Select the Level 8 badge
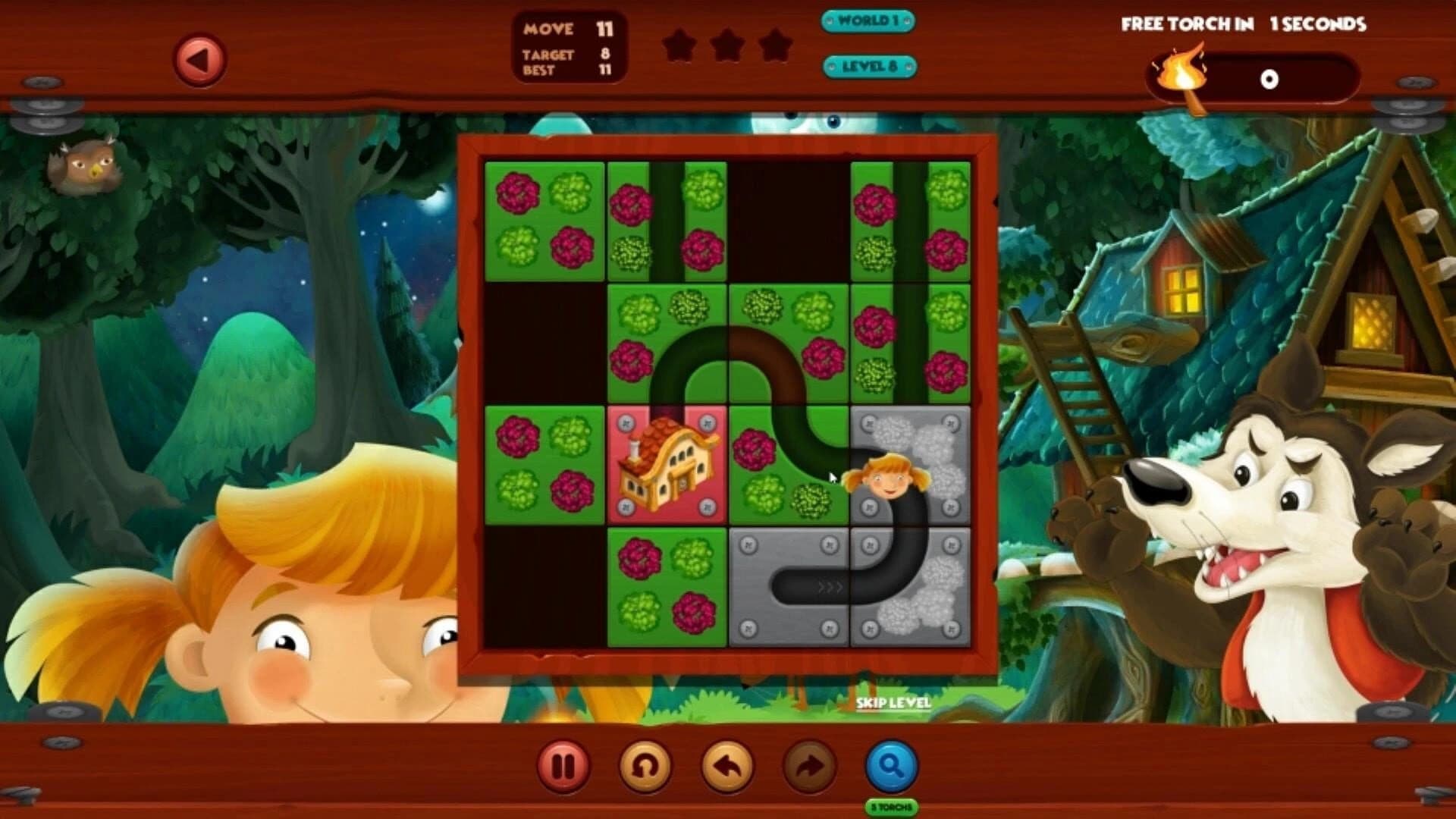The image size is (1456, 819). pyautogui.click(x=870, y=67)
